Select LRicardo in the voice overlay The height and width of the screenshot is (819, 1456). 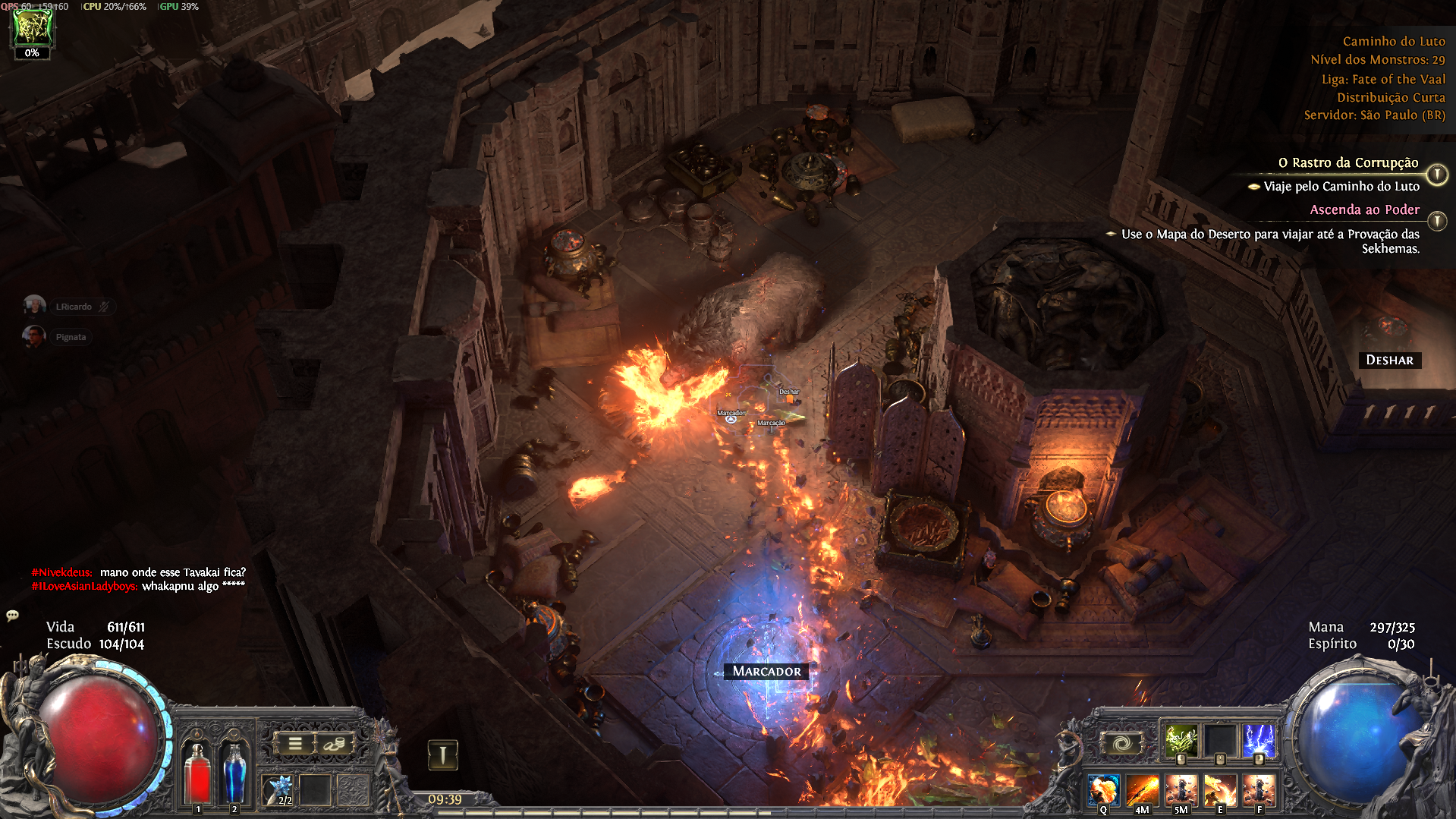[x=73, y=307]
